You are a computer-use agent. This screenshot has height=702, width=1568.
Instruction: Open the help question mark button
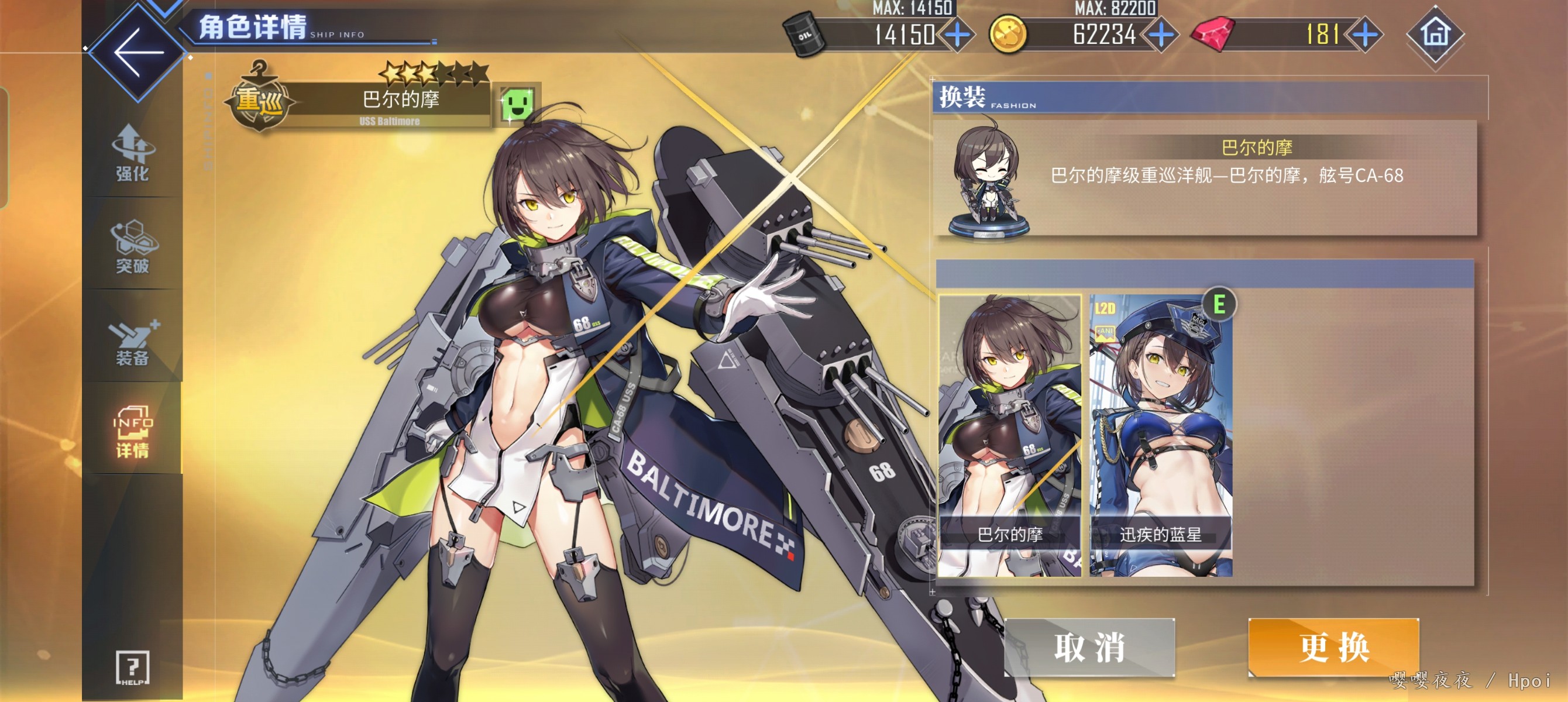click(132, 667)
